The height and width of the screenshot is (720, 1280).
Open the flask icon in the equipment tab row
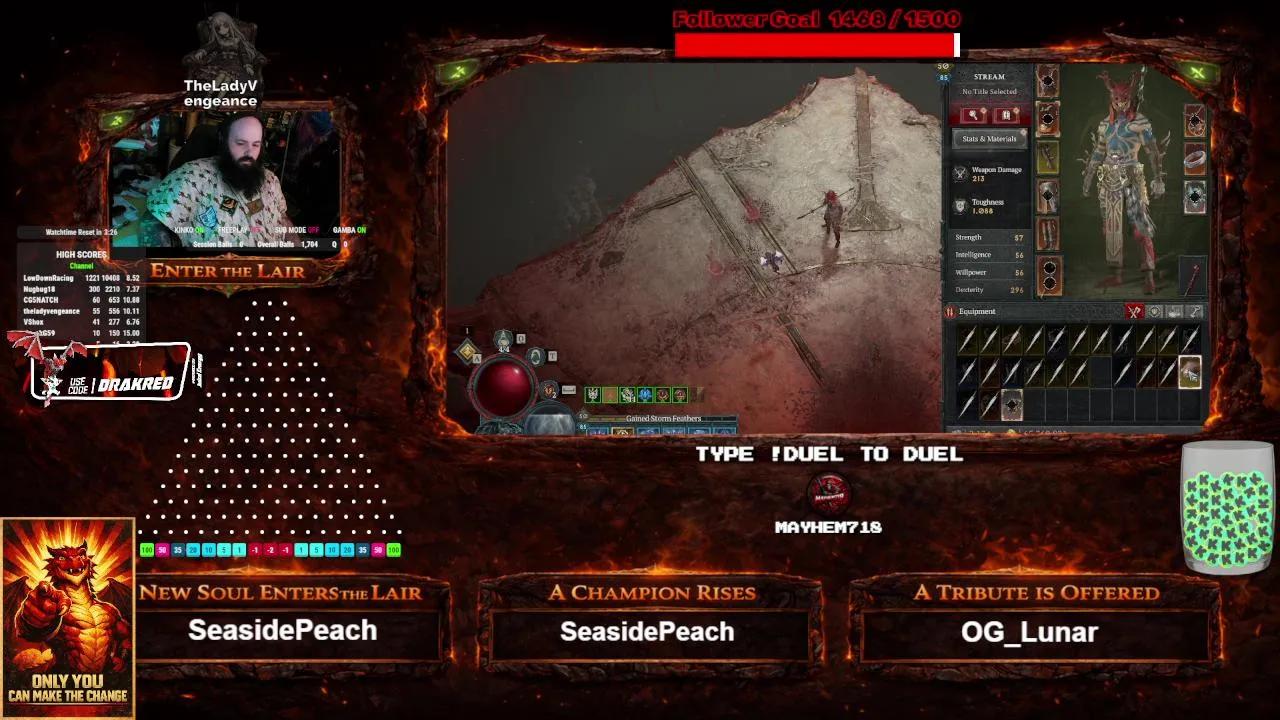click(1175, 310)
